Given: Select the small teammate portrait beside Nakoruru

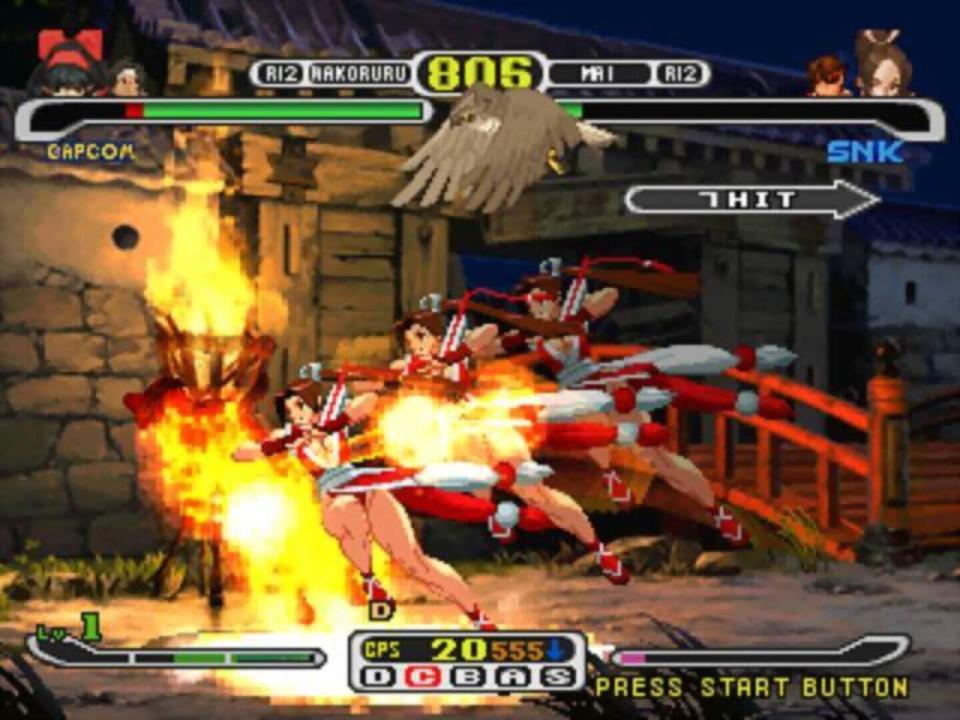Looking at the screenshot, I should pyautogui.click(x=128, y=78).
